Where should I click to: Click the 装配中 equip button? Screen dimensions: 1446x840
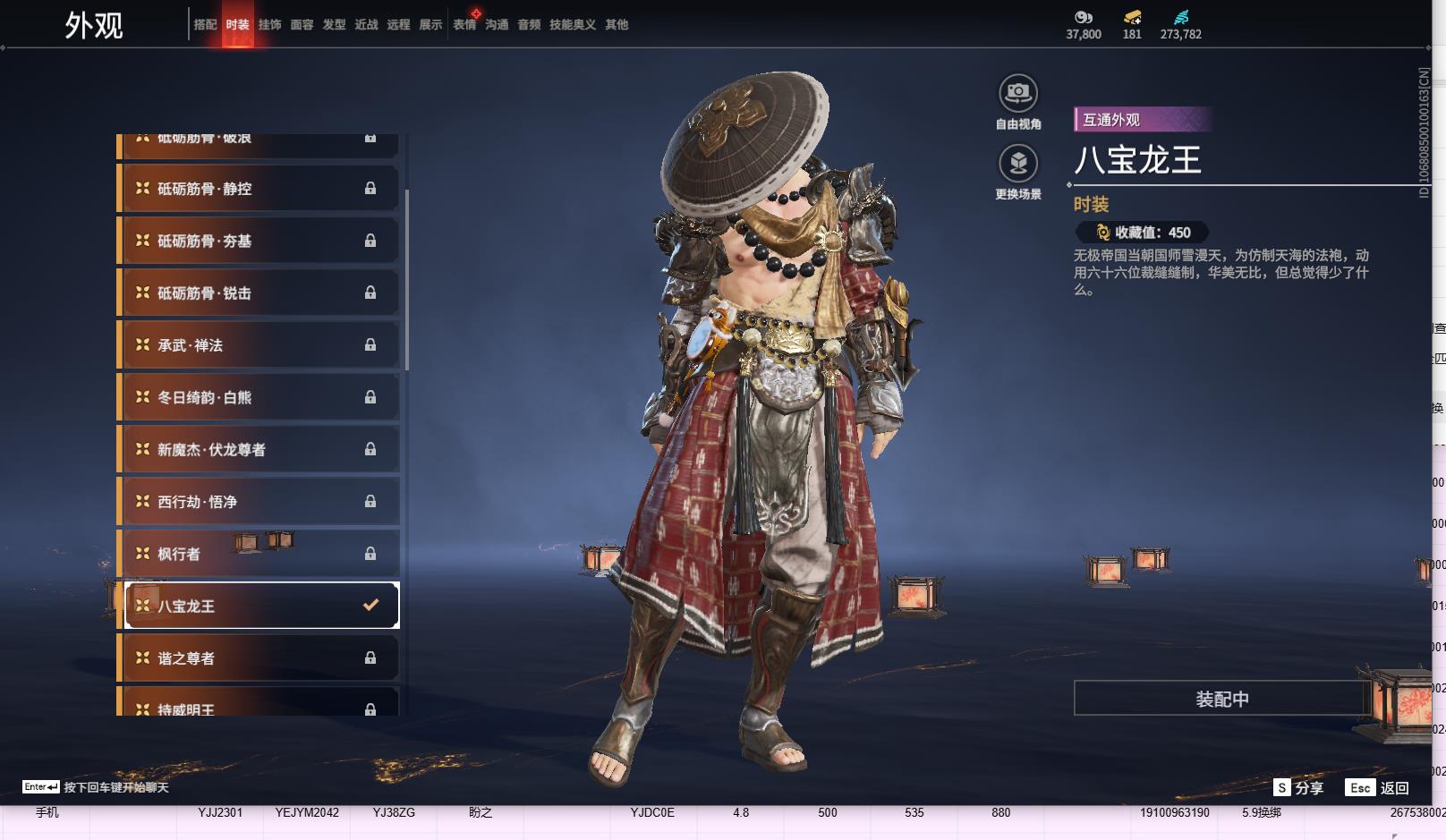click(1221, 699)
